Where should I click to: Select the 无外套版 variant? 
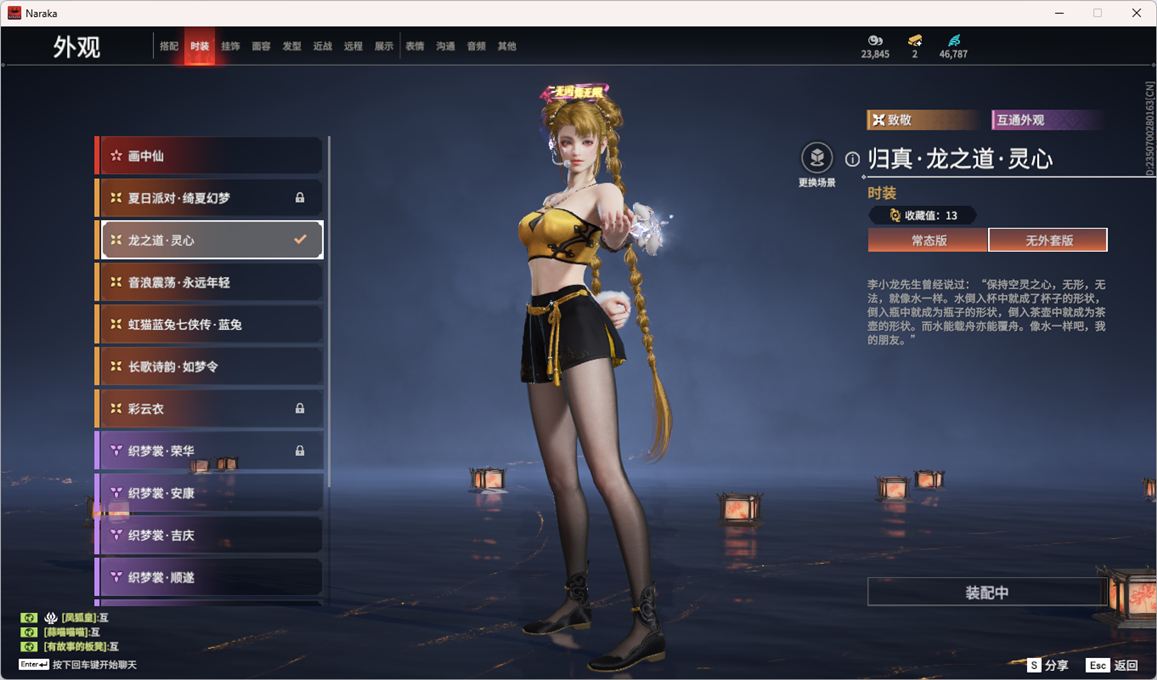(x=1047, y=240)
